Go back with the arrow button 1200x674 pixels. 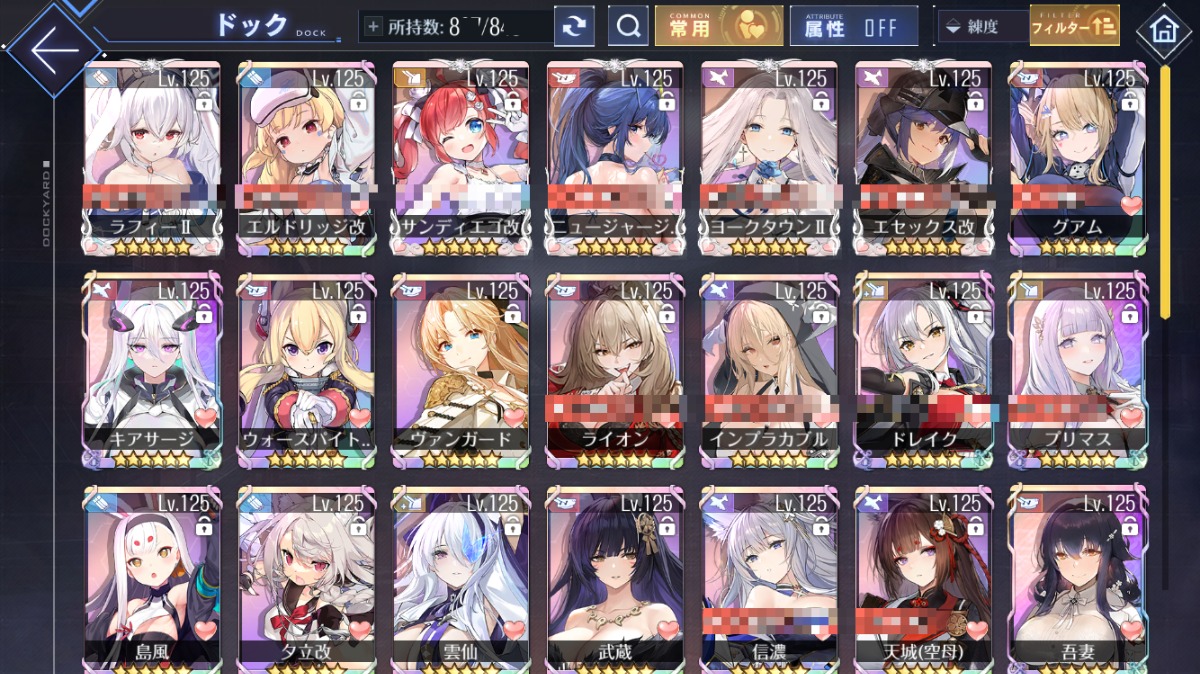point(52,50)
